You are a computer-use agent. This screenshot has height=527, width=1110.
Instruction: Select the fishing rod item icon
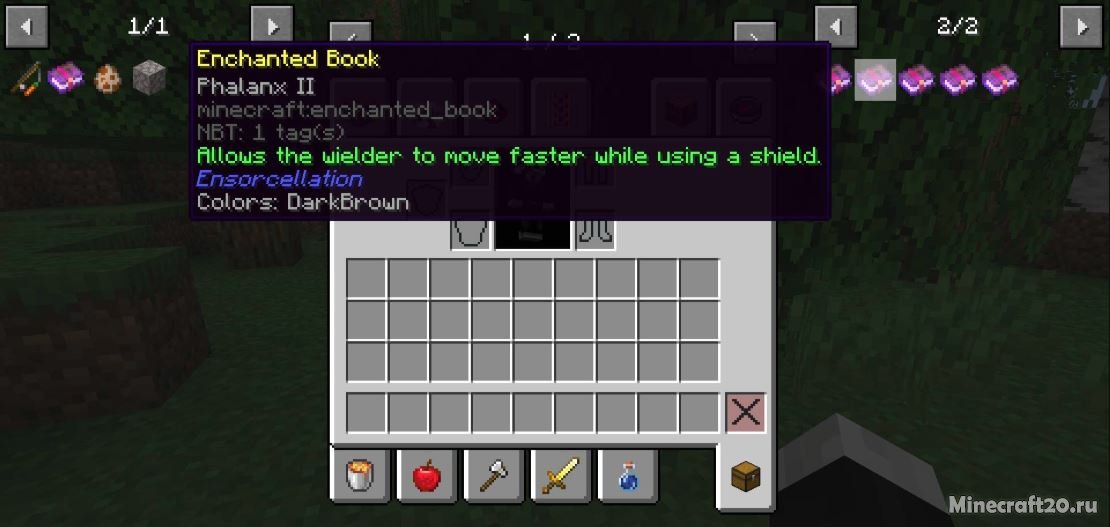[27, 78]
